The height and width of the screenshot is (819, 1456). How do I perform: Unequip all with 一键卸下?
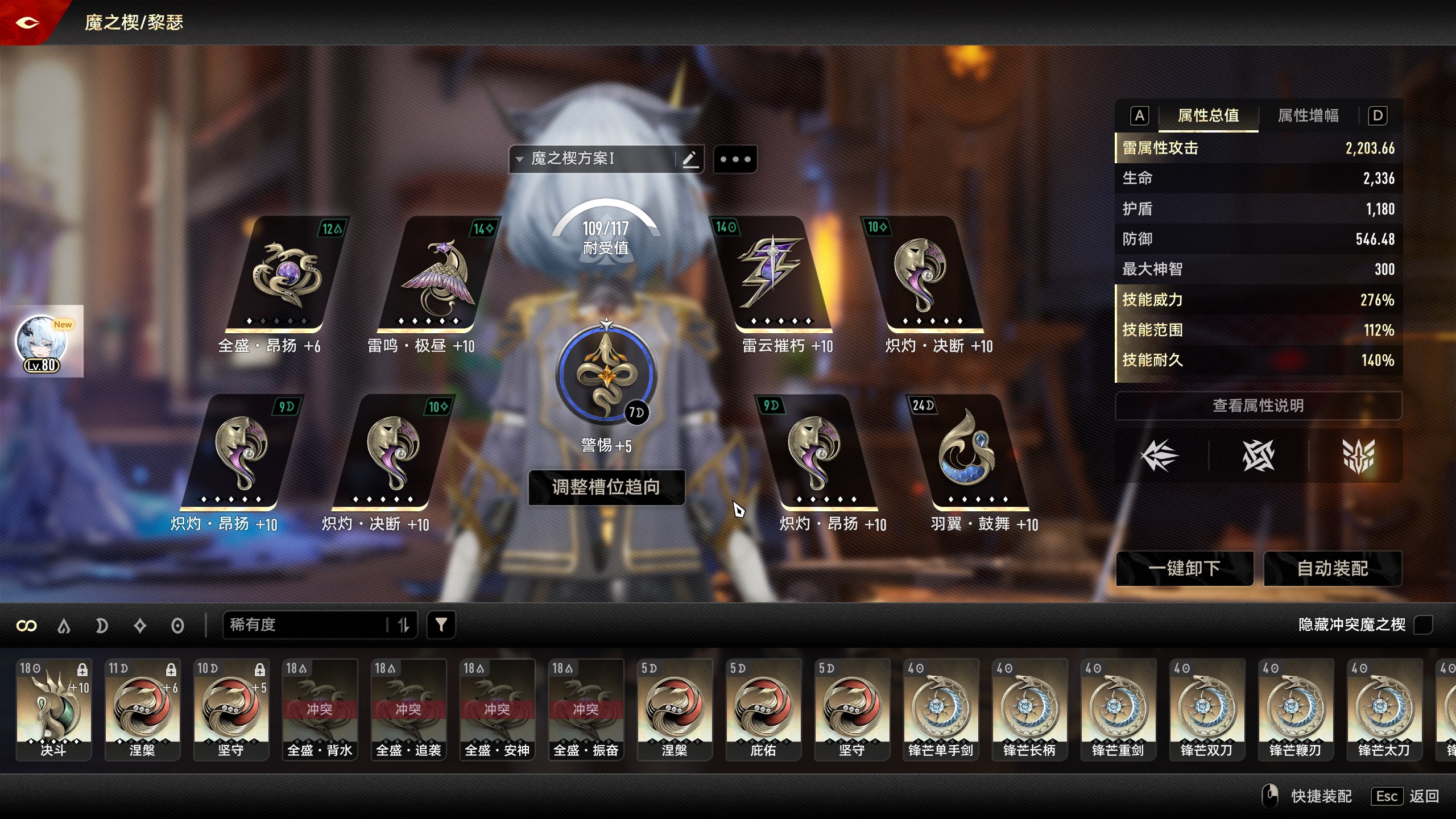pos(1184,568)
